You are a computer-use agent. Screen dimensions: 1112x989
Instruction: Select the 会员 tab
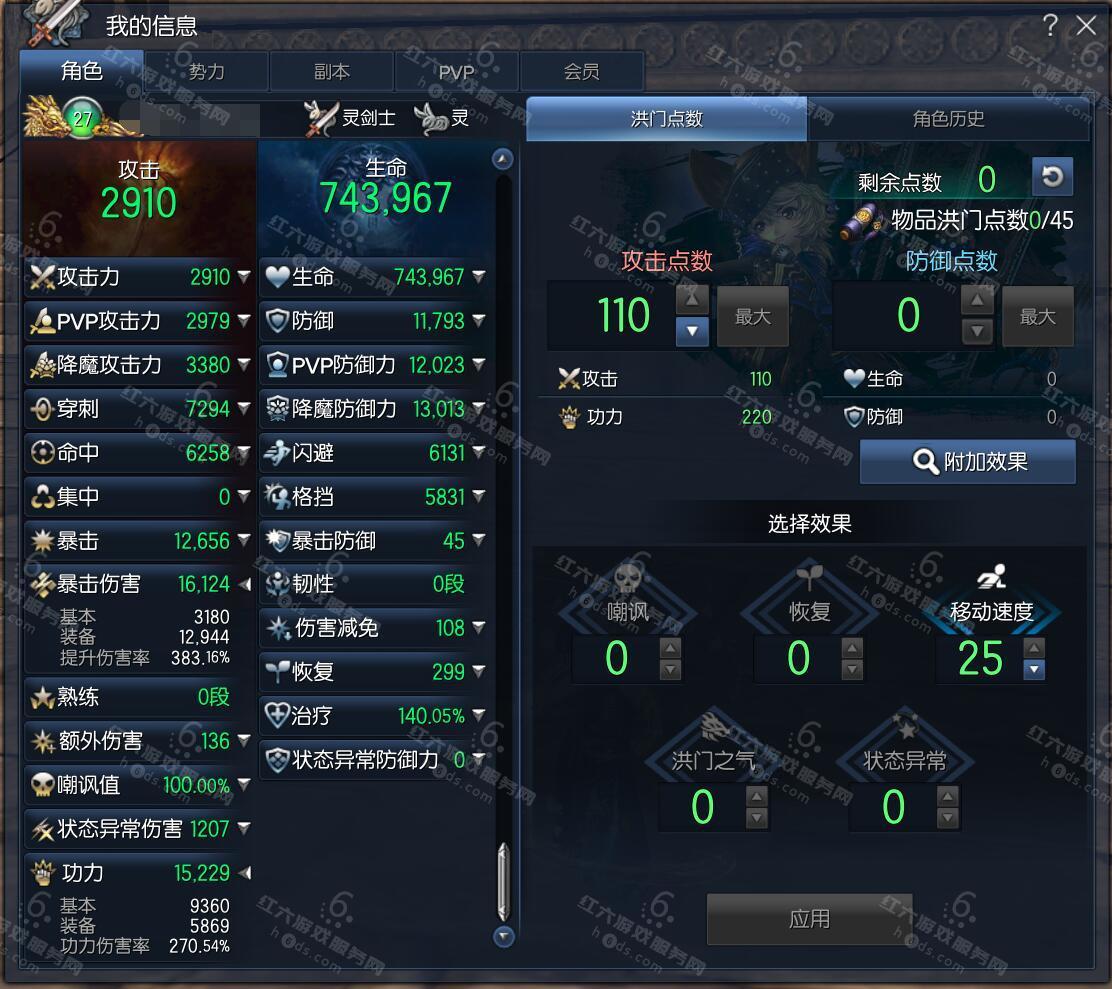[581, 72]
